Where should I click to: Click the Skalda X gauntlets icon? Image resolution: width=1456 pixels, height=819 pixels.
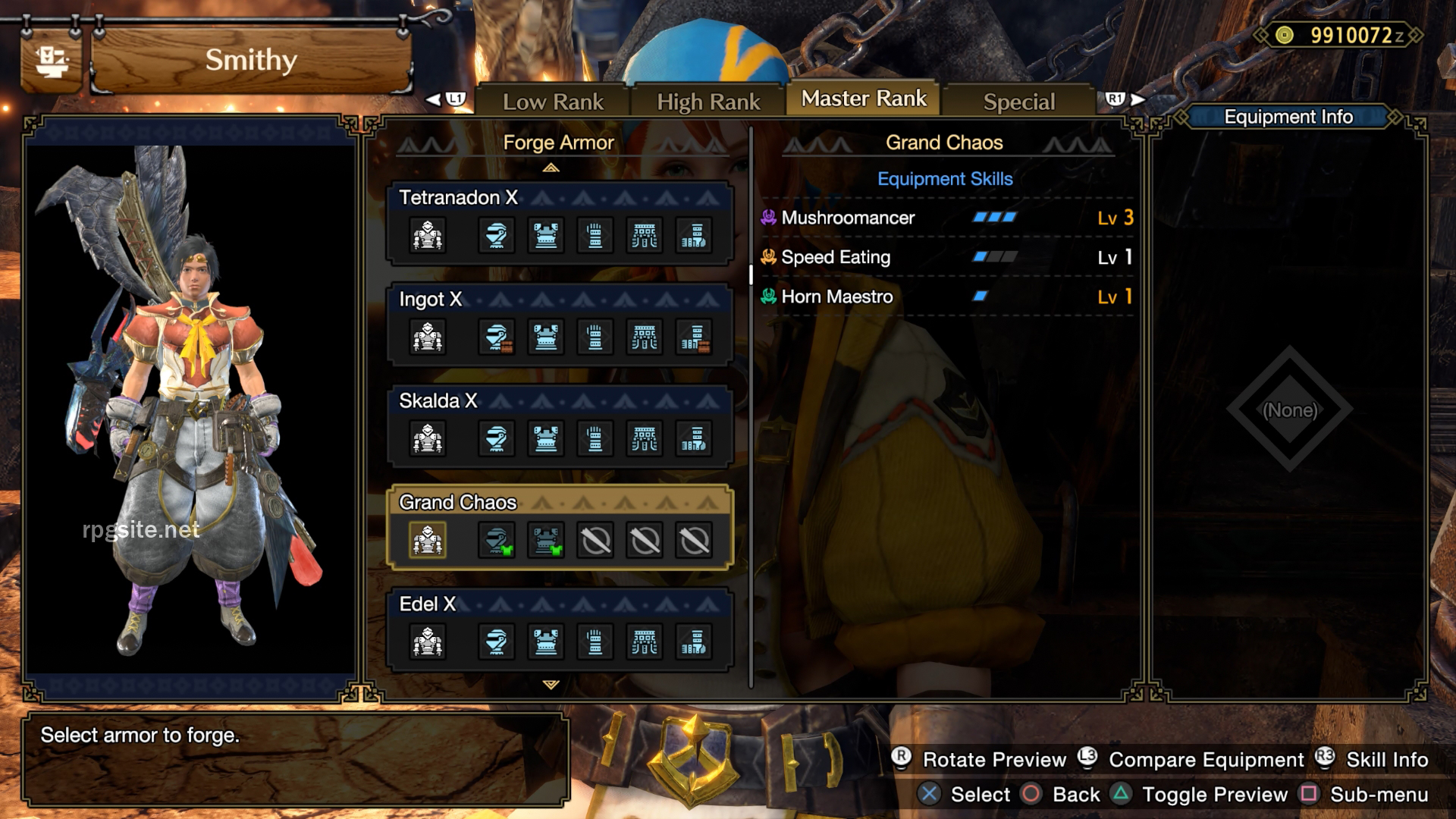[596, 438]
